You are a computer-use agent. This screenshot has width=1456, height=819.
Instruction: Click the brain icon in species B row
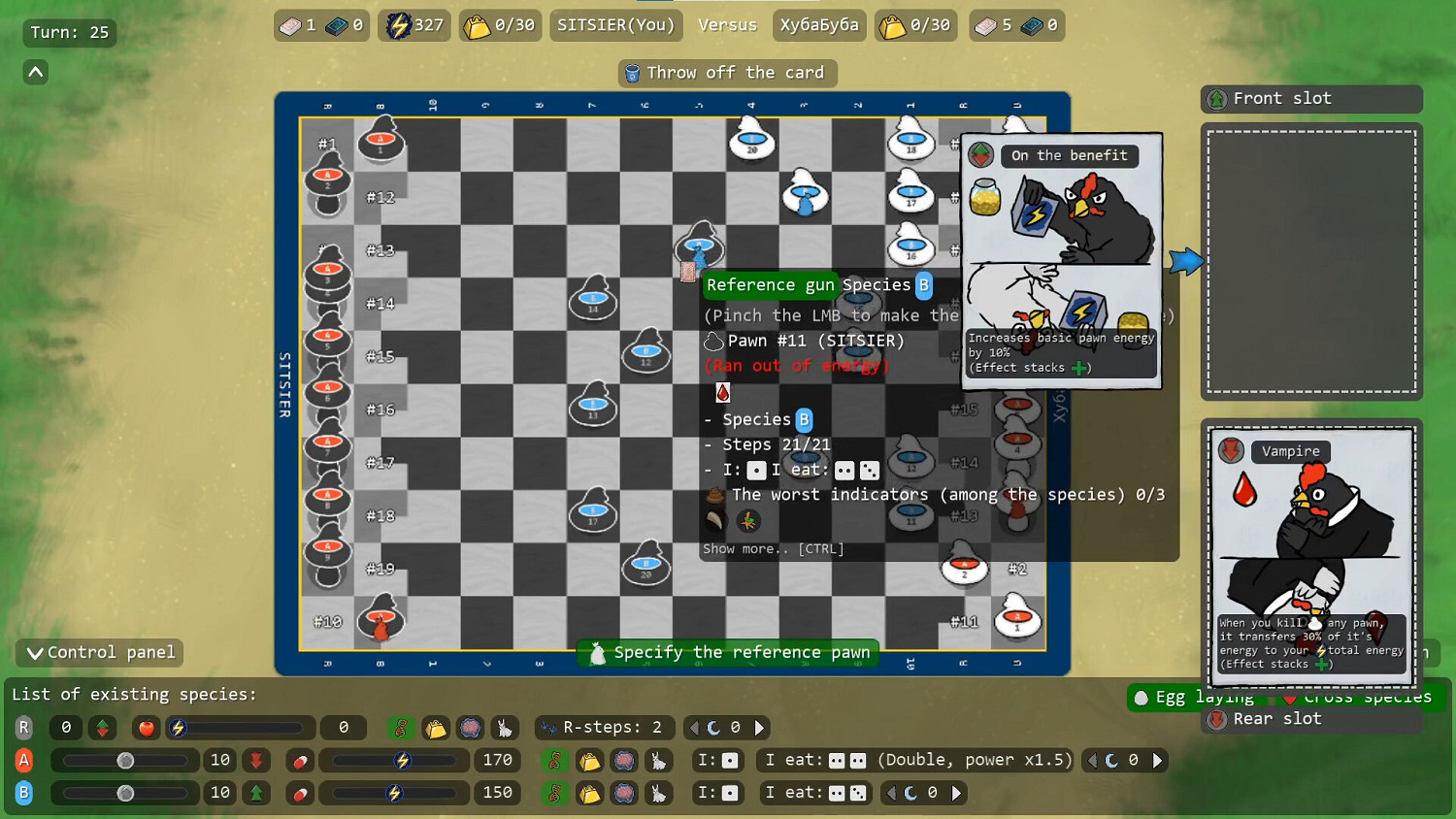pos(624,793)
